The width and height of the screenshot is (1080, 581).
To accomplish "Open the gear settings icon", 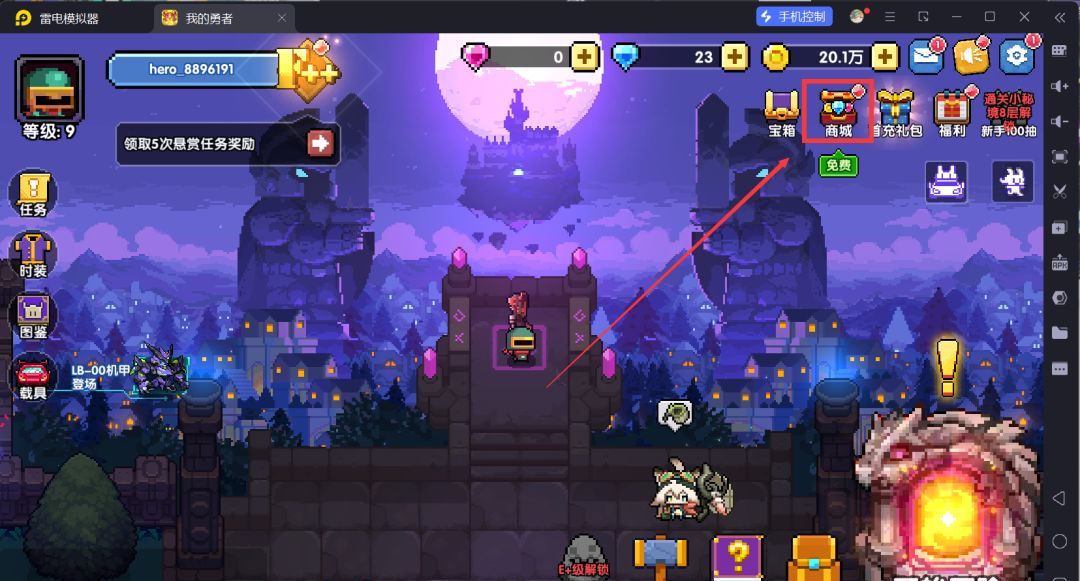I will pyautogui.click(x=1016, y=57).
